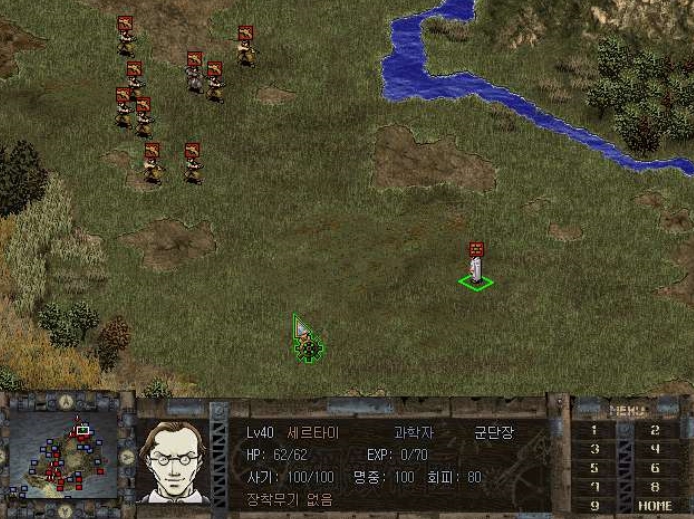Select group number 2
The height and width of the screenshot is (519, 694).
pos(655,430)
